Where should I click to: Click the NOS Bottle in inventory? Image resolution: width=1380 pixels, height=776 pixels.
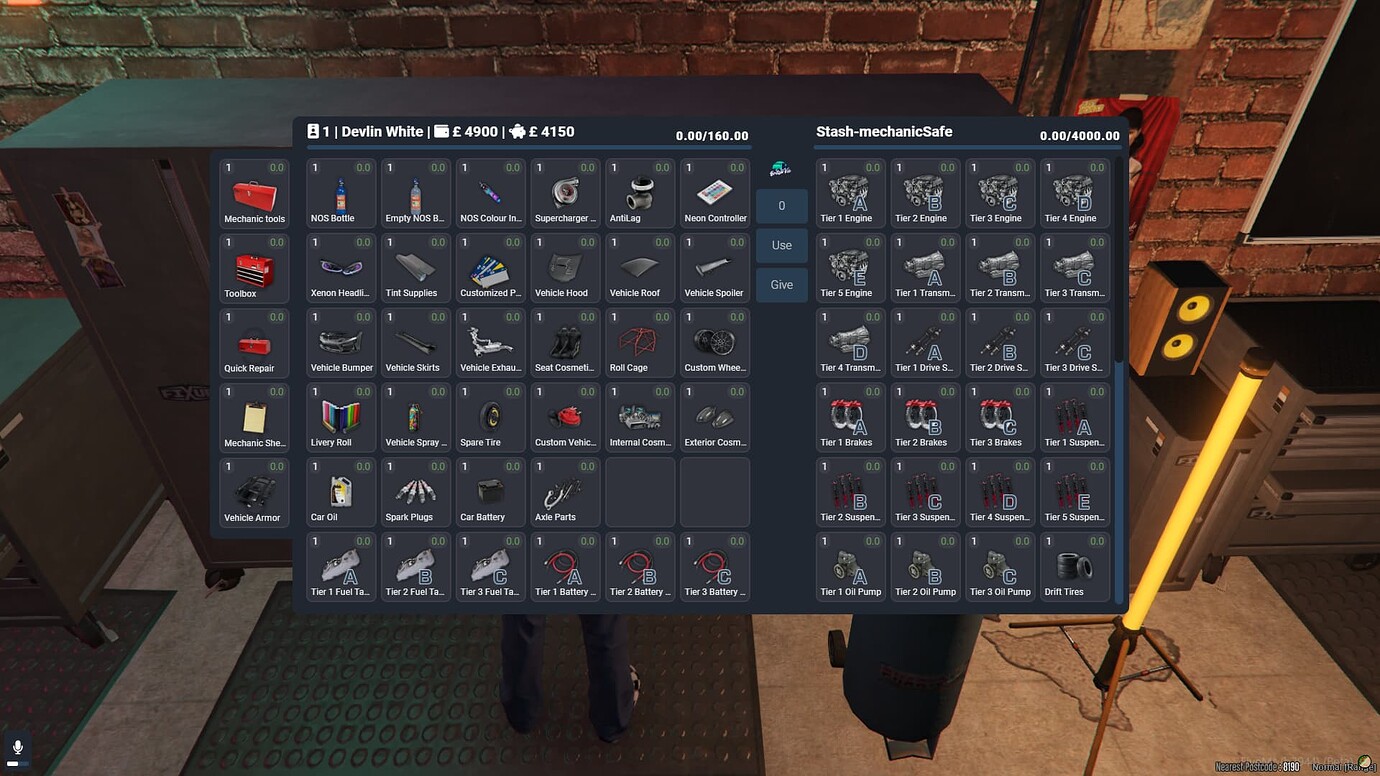pyautogui.click(x=340, y=190)
